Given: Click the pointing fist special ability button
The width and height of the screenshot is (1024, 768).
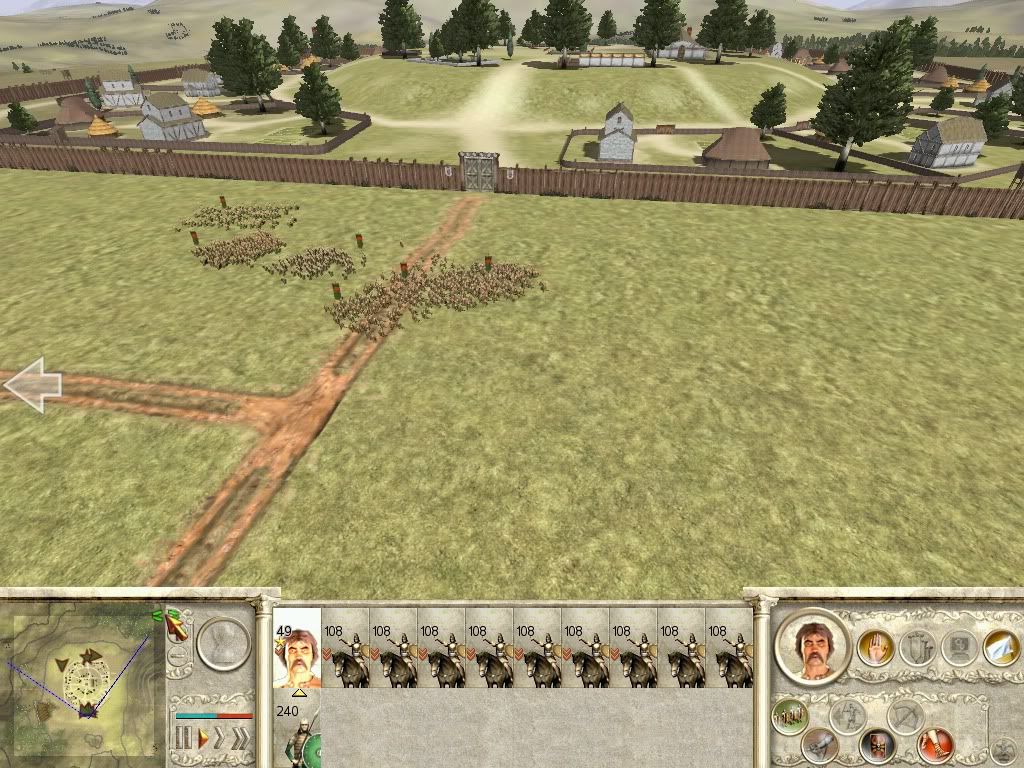Looking at the screenshot, I should 820,745.
